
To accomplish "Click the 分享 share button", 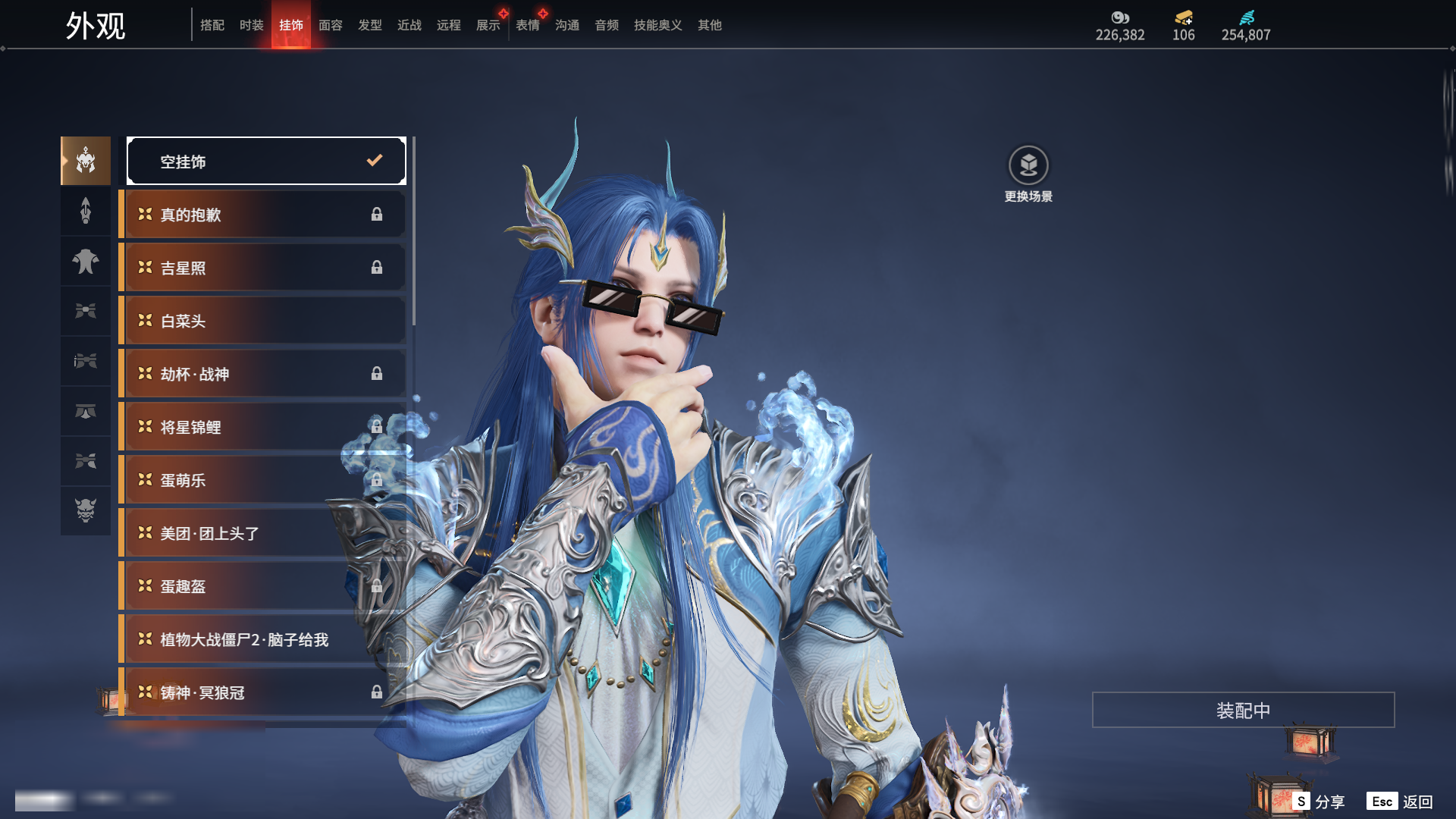I will (1319, 802).
